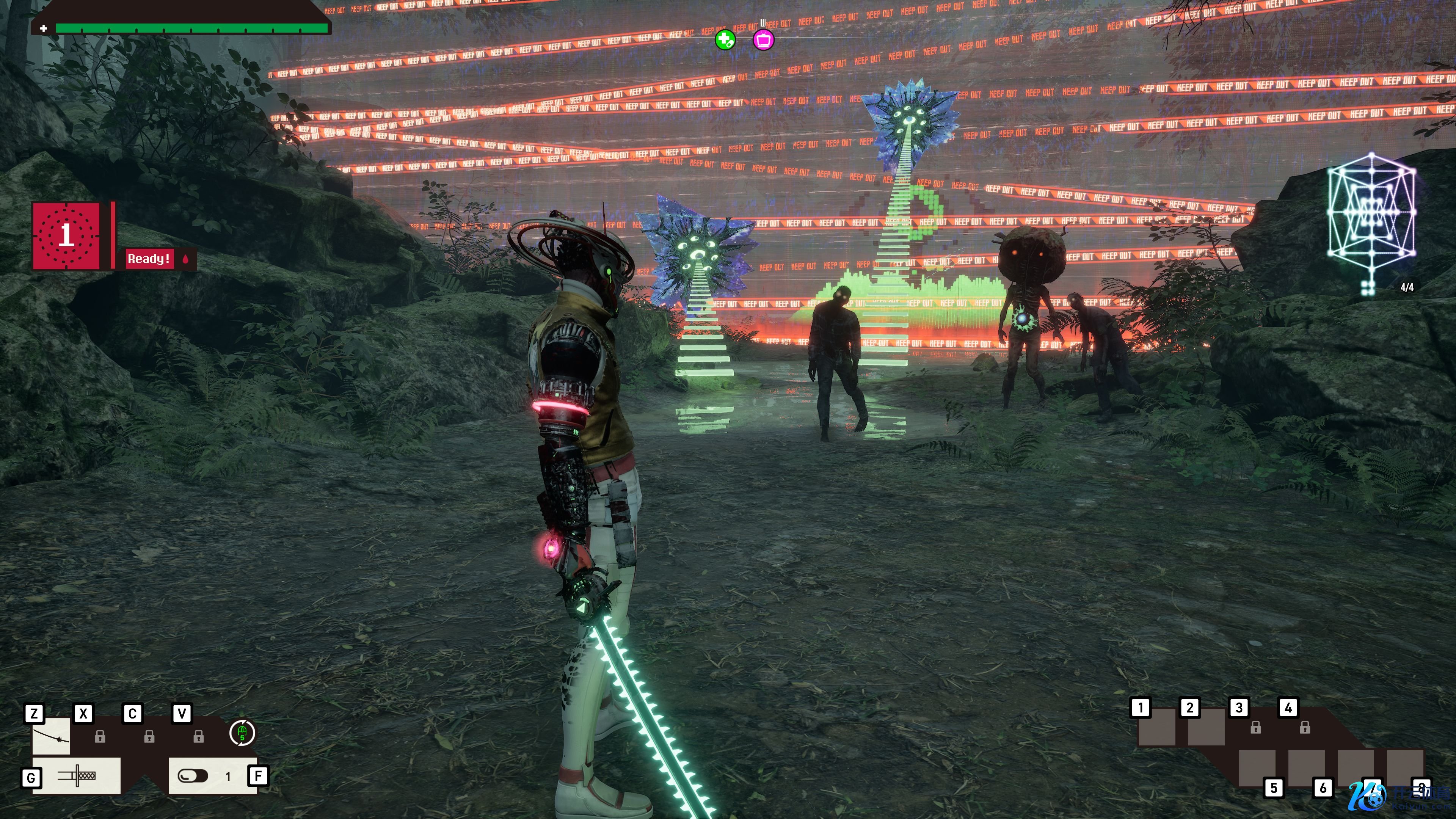Select the pink television compass marker
Viewport: 1456px width, 819px height.
click(764, 40)
